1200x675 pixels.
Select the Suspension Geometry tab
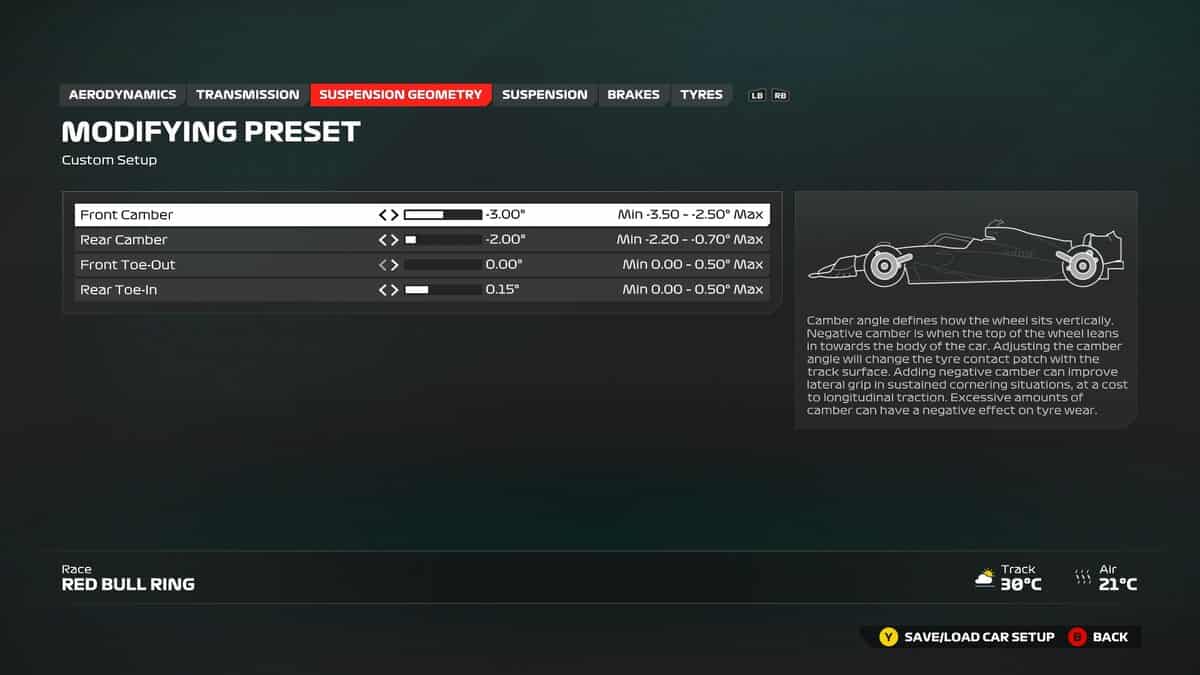400,95
